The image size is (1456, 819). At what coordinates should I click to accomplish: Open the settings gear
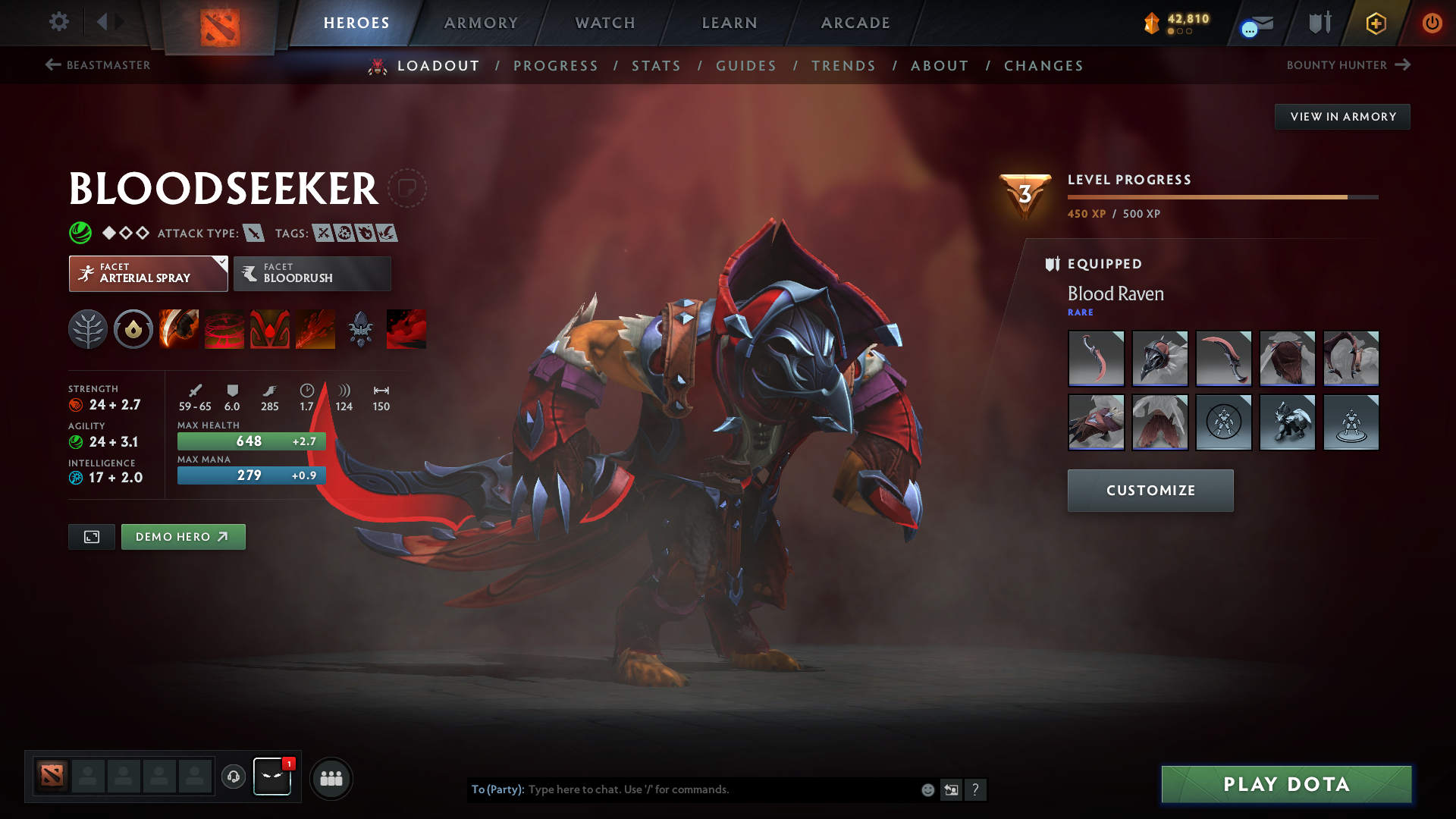(58, 23)
